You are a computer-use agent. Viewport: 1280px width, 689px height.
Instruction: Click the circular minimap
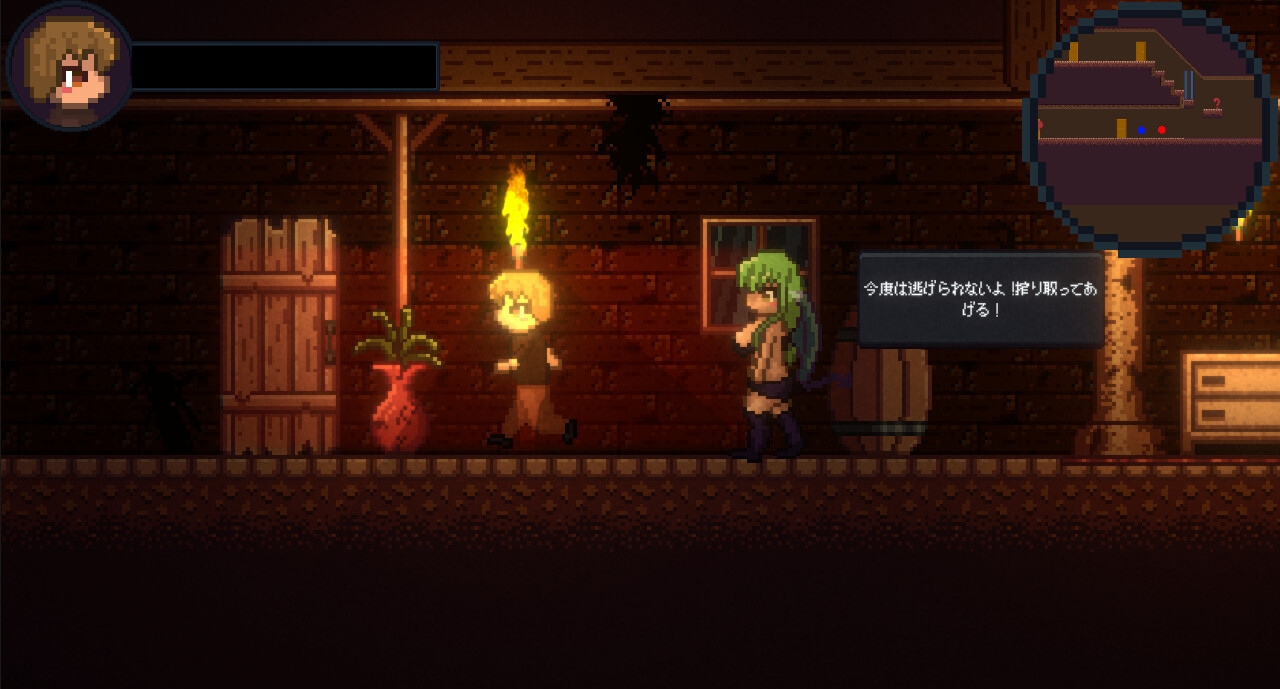1152,128
